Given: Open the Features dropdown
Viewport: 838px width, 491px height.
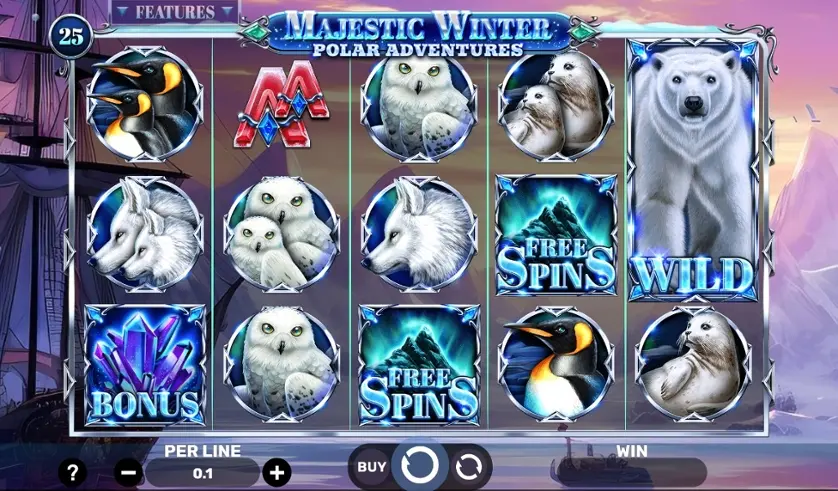Looking at the screenshot, I should point(175,13).
